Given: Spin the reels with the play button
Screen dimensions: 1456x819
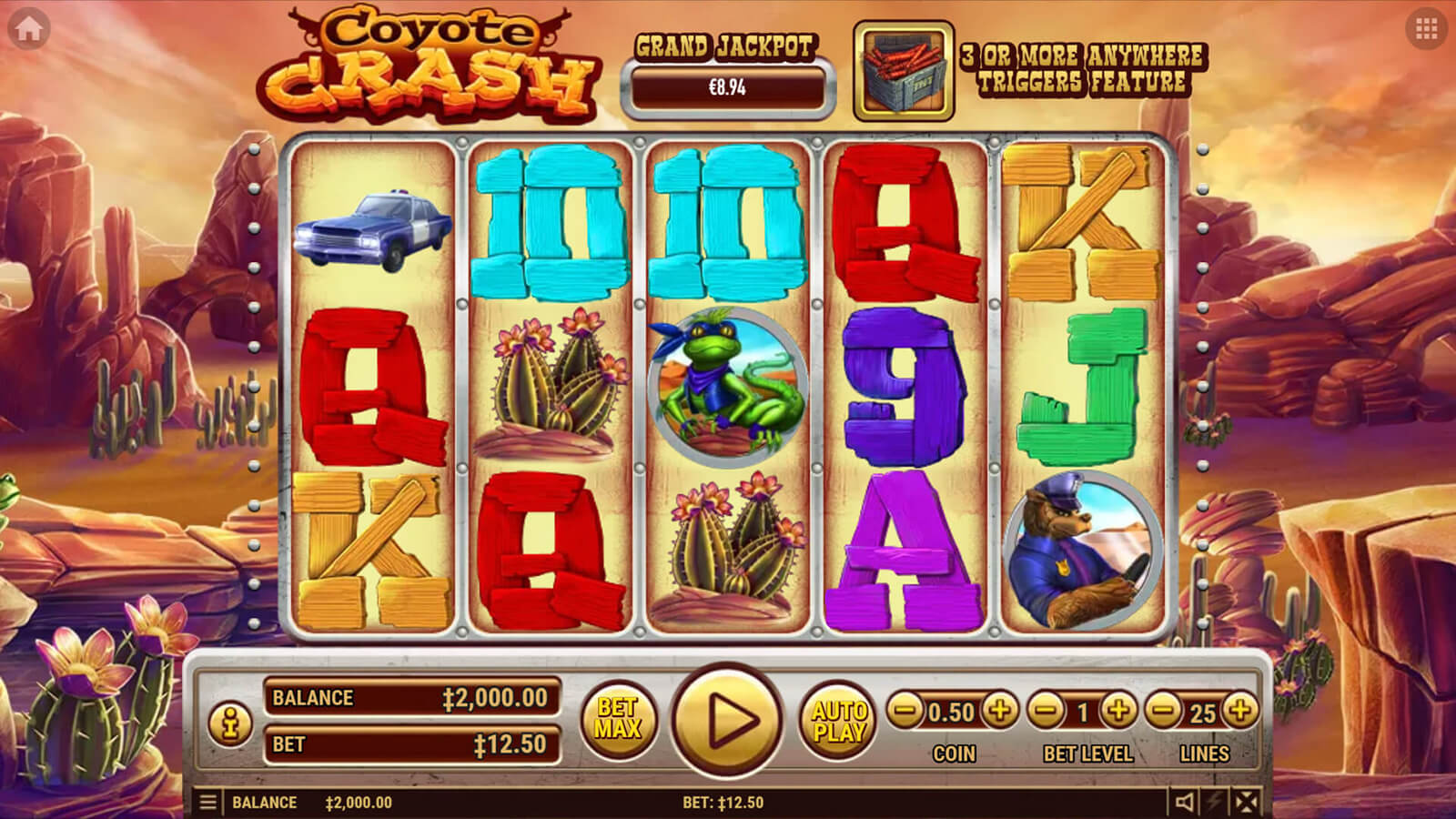Looking at the screenshot, I should (x=726, y=720).
